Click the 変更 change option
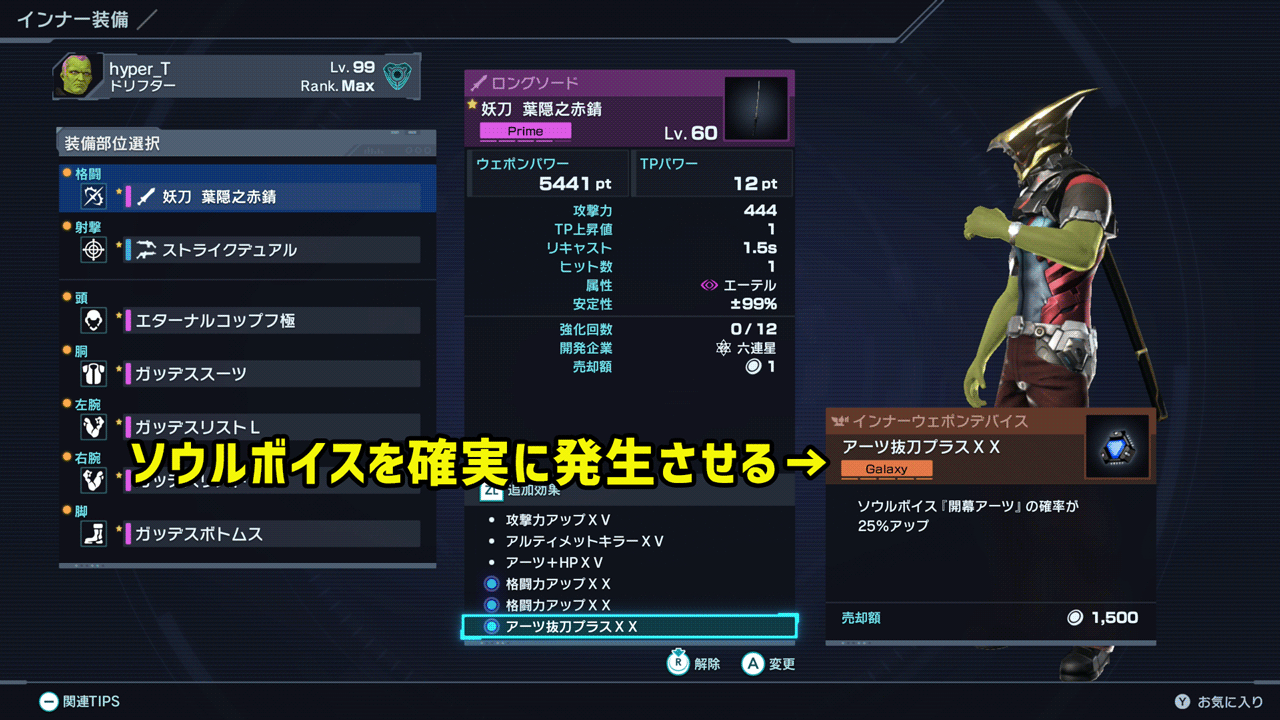 click(769, 663)
